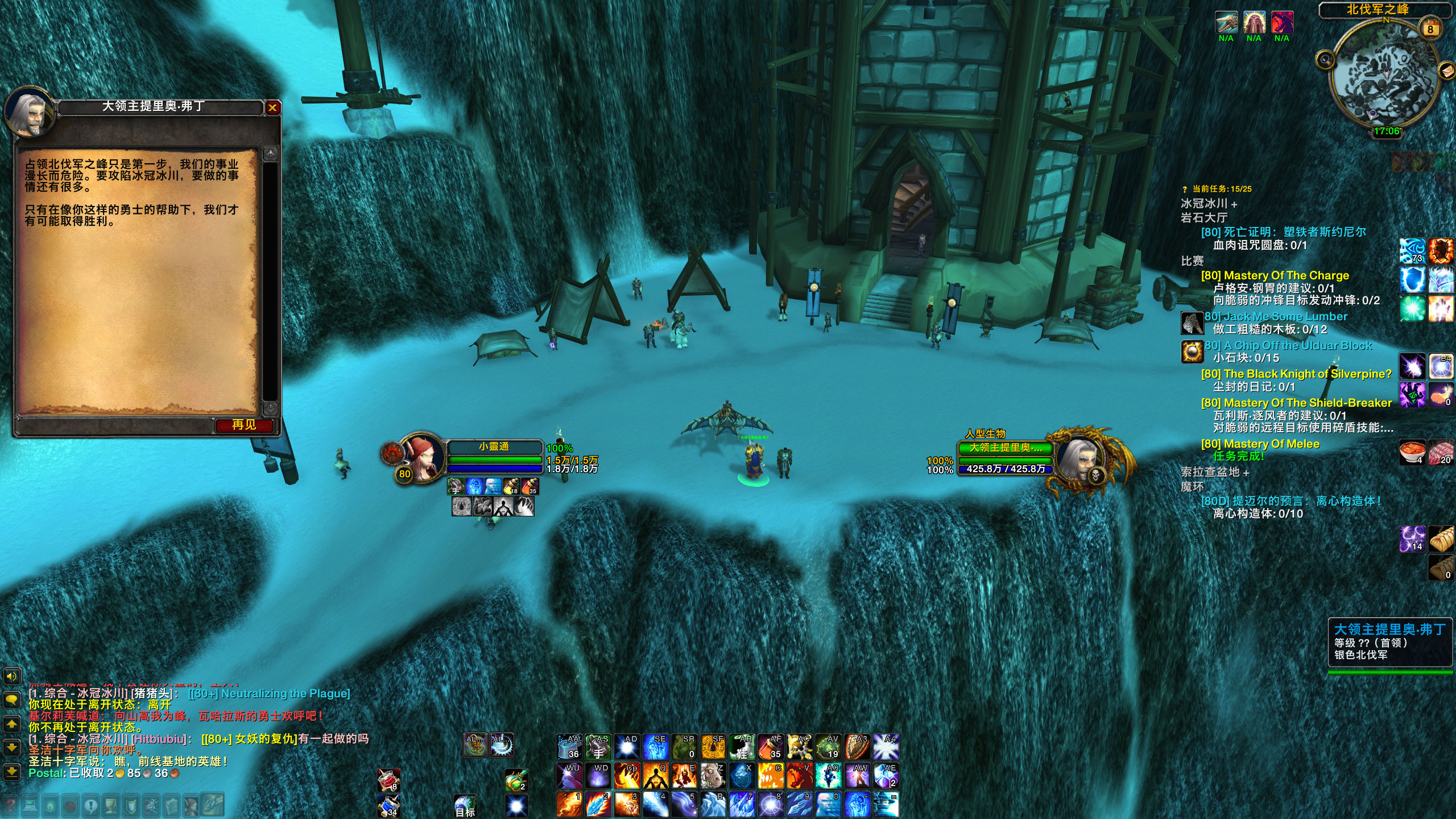
Task: Click the 再见 goodbye button
Action: point(244,425)
